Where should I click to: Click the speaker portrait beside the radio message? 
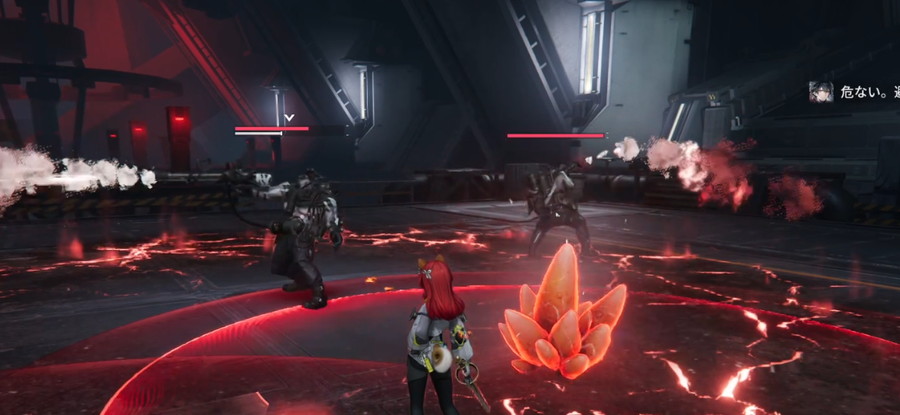click(x=822, y=91)
